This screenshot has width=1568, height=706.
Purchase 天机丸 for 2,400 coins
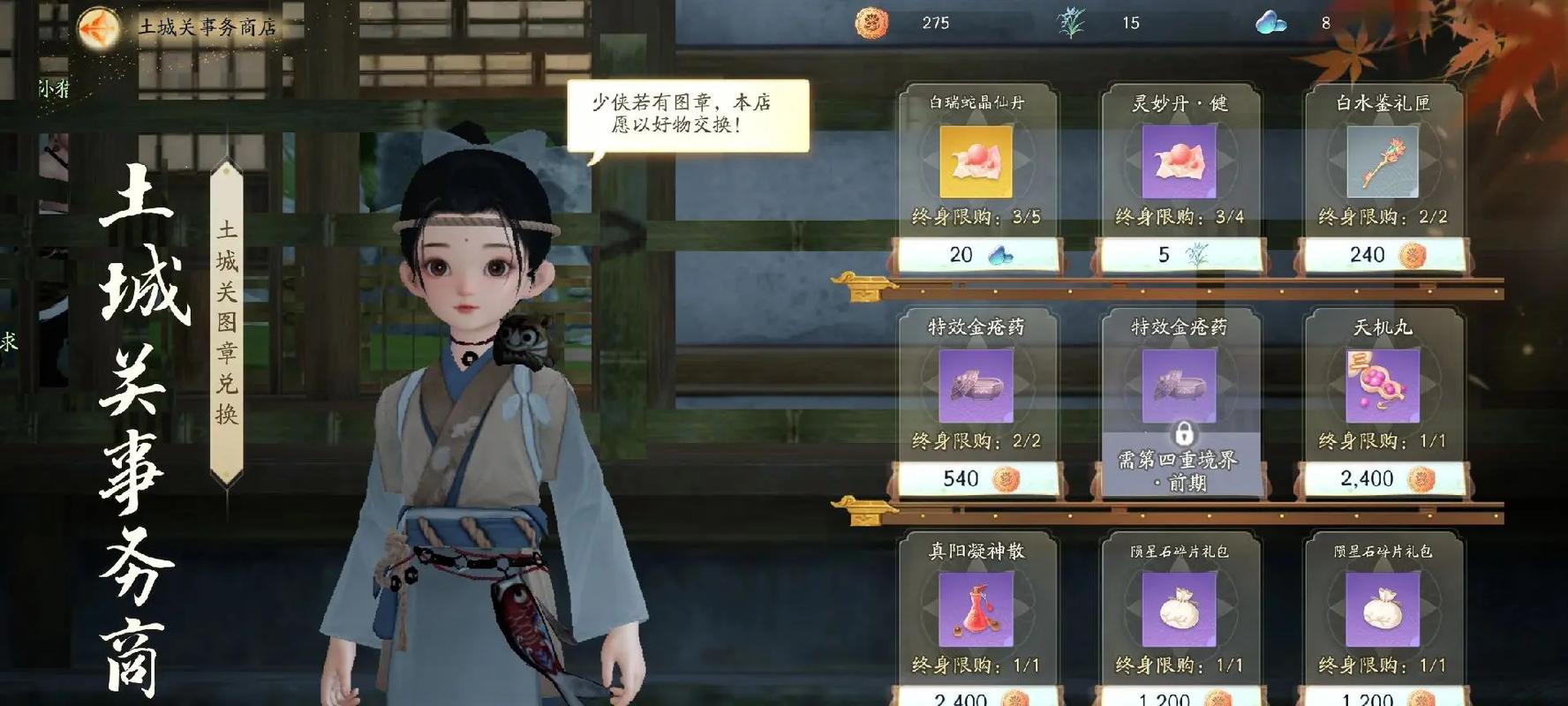click(x=1383, y=479)
